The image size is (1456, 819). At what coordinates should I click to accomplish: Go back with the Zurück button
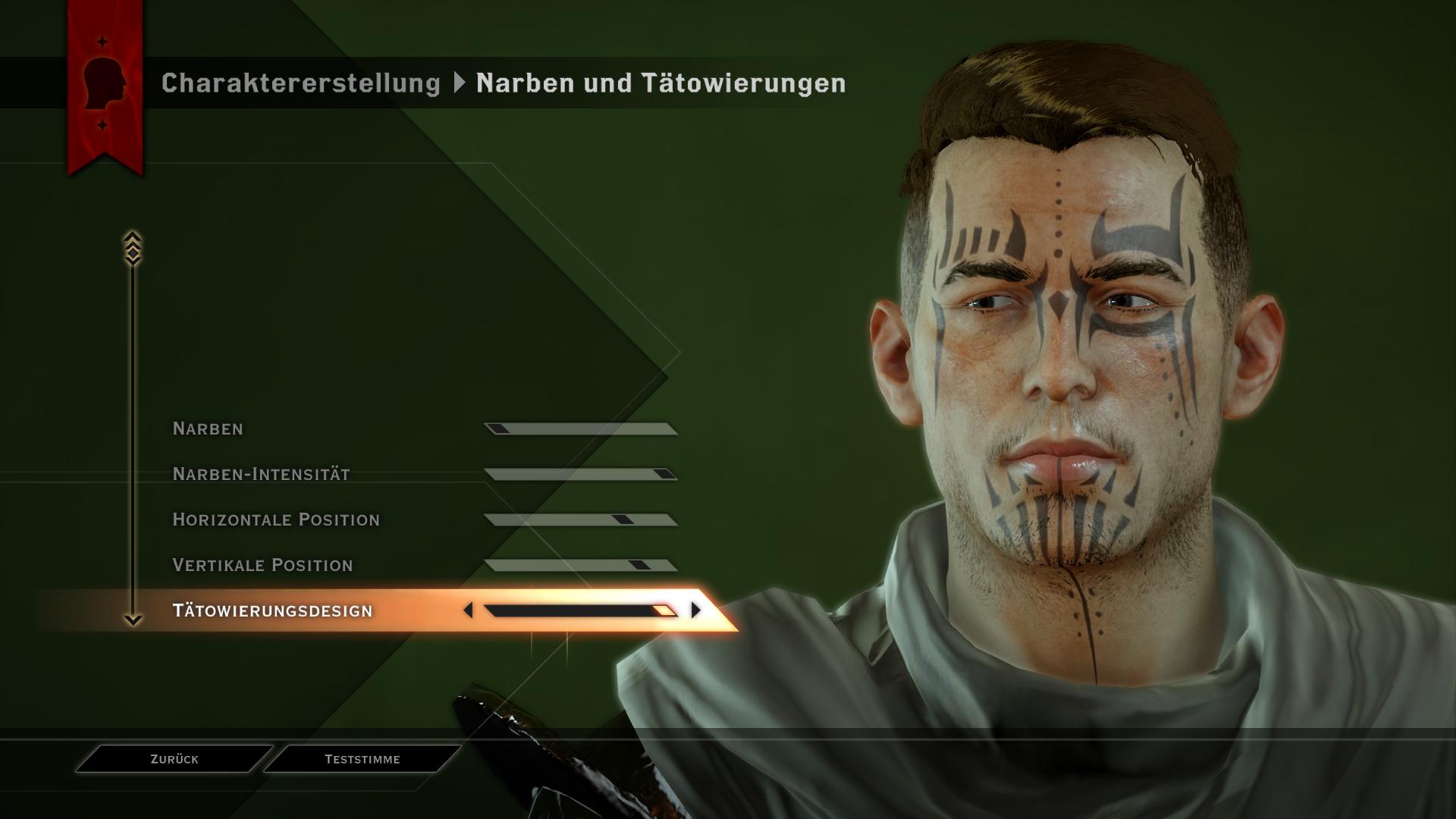174,759
